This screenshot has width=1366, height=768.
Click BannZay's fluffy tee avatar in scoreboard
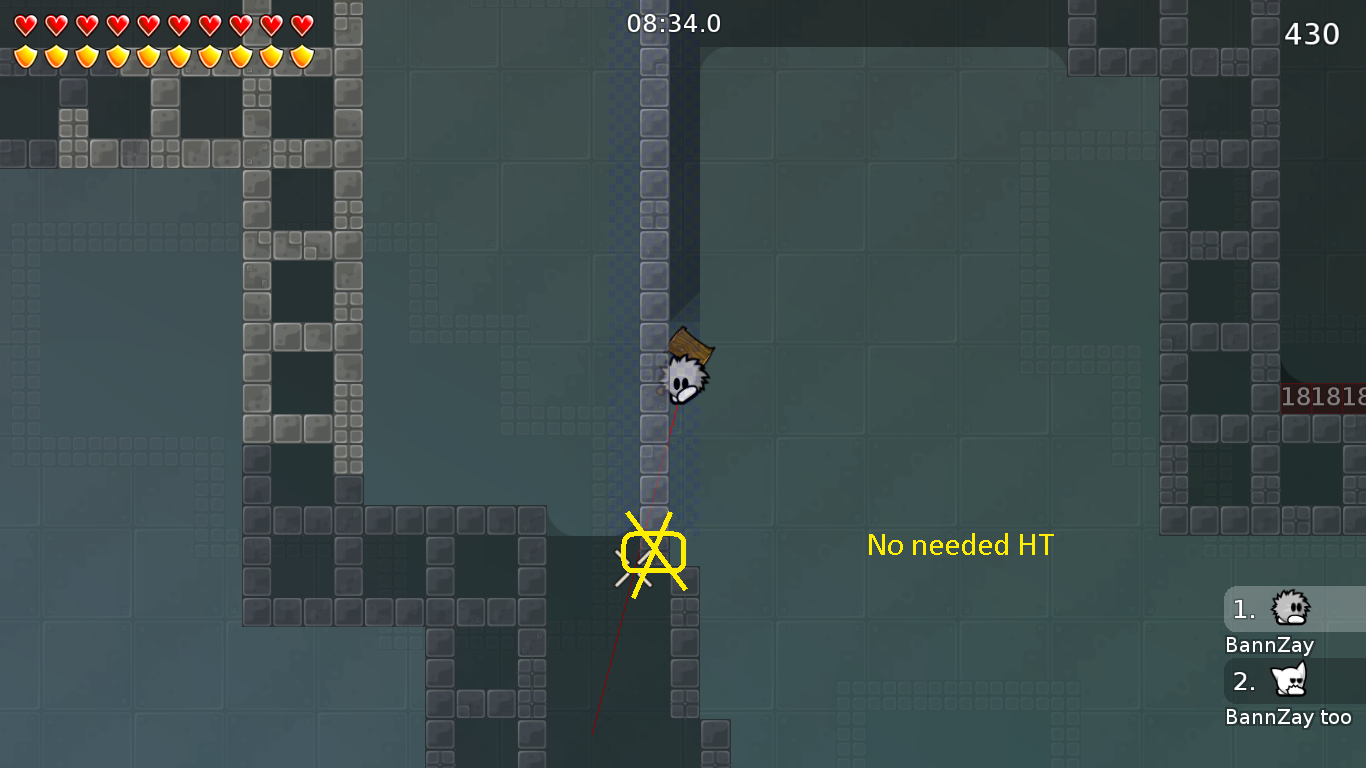1290,609
